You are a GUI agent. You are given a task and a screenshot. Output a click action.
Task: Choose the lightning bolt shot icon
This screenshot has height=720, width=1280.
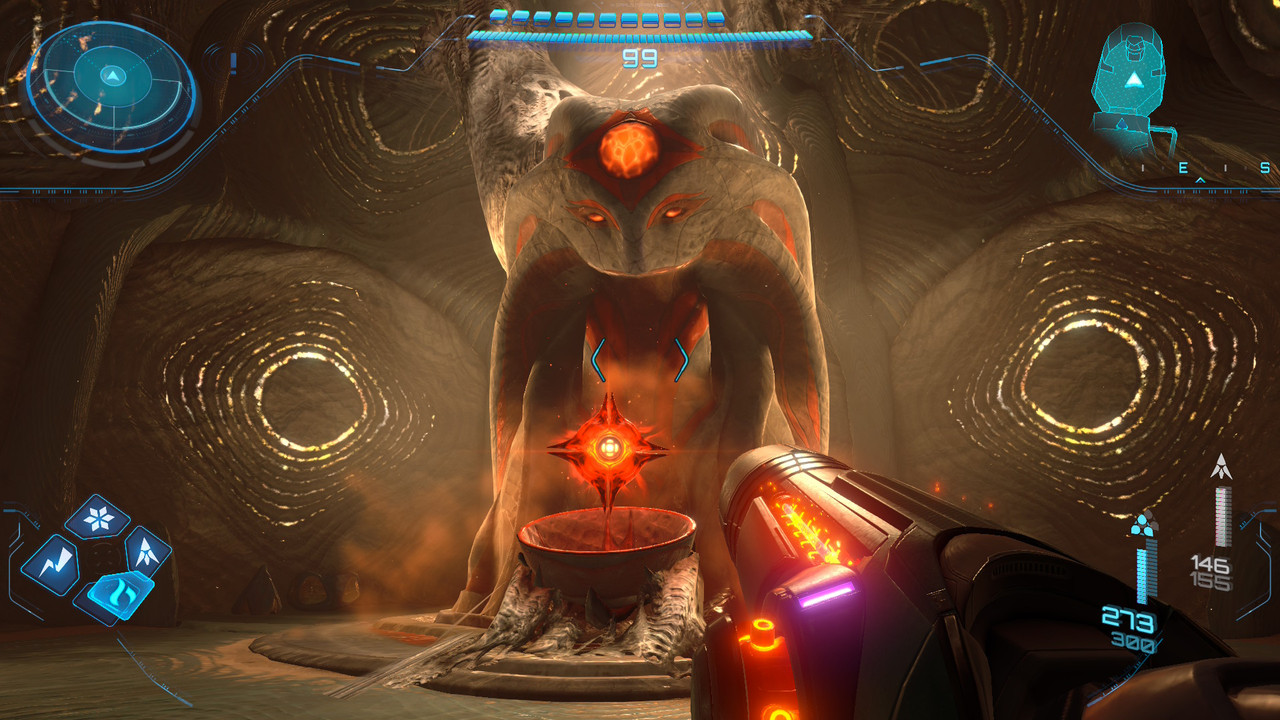pos(51,563)
